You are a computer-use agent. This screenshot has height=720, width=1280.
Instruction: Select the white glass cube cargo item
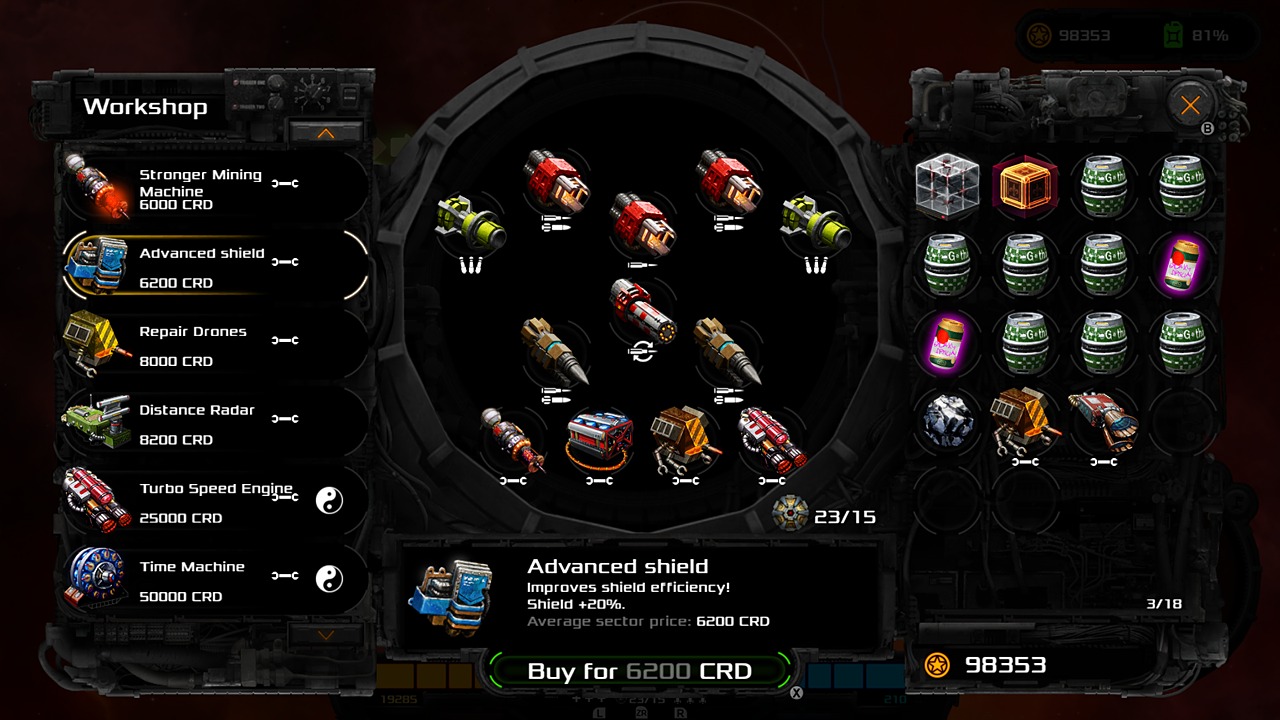[x=945, y=186]
